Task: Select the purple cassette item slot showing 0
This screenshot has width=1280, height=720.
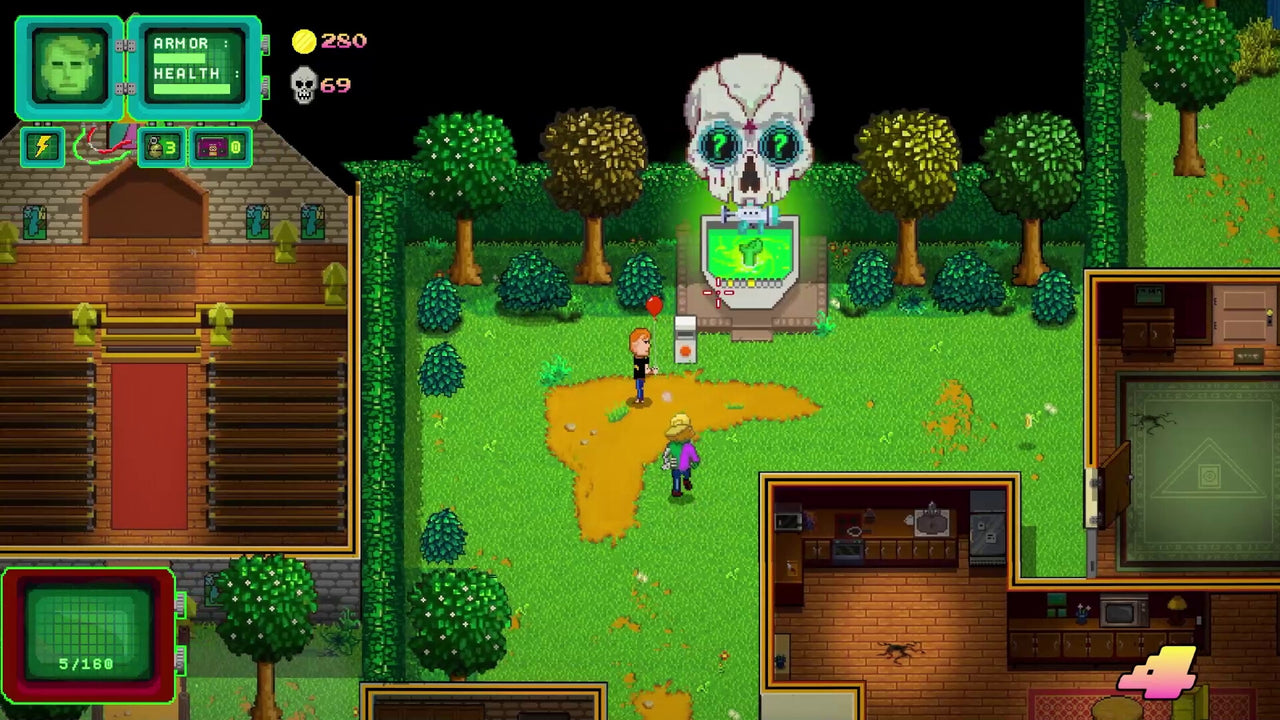Action: click(219, 148)
